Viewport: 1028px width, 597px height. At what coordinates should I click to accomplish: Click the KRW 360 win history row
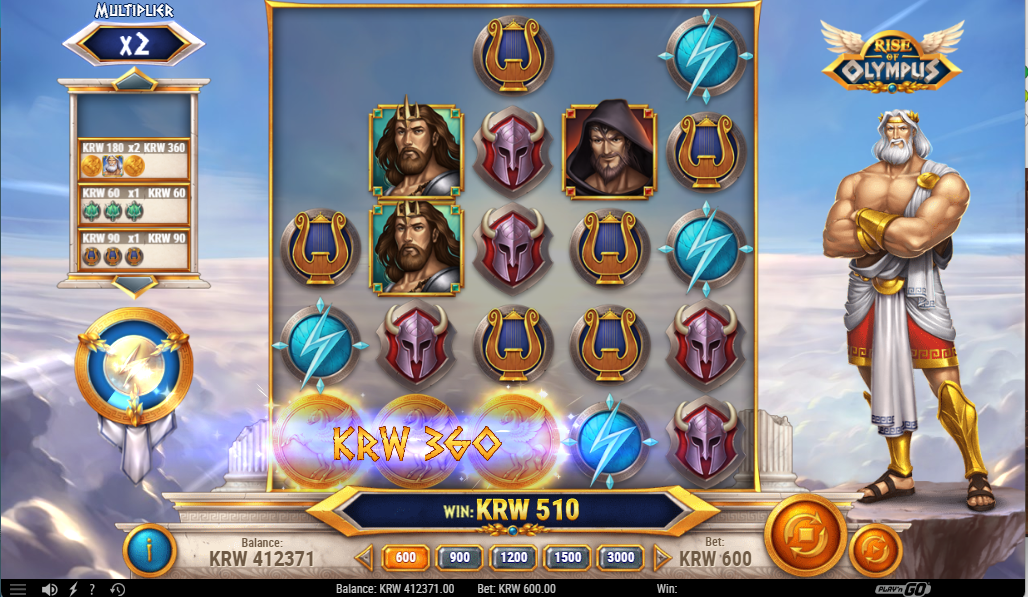134,158
